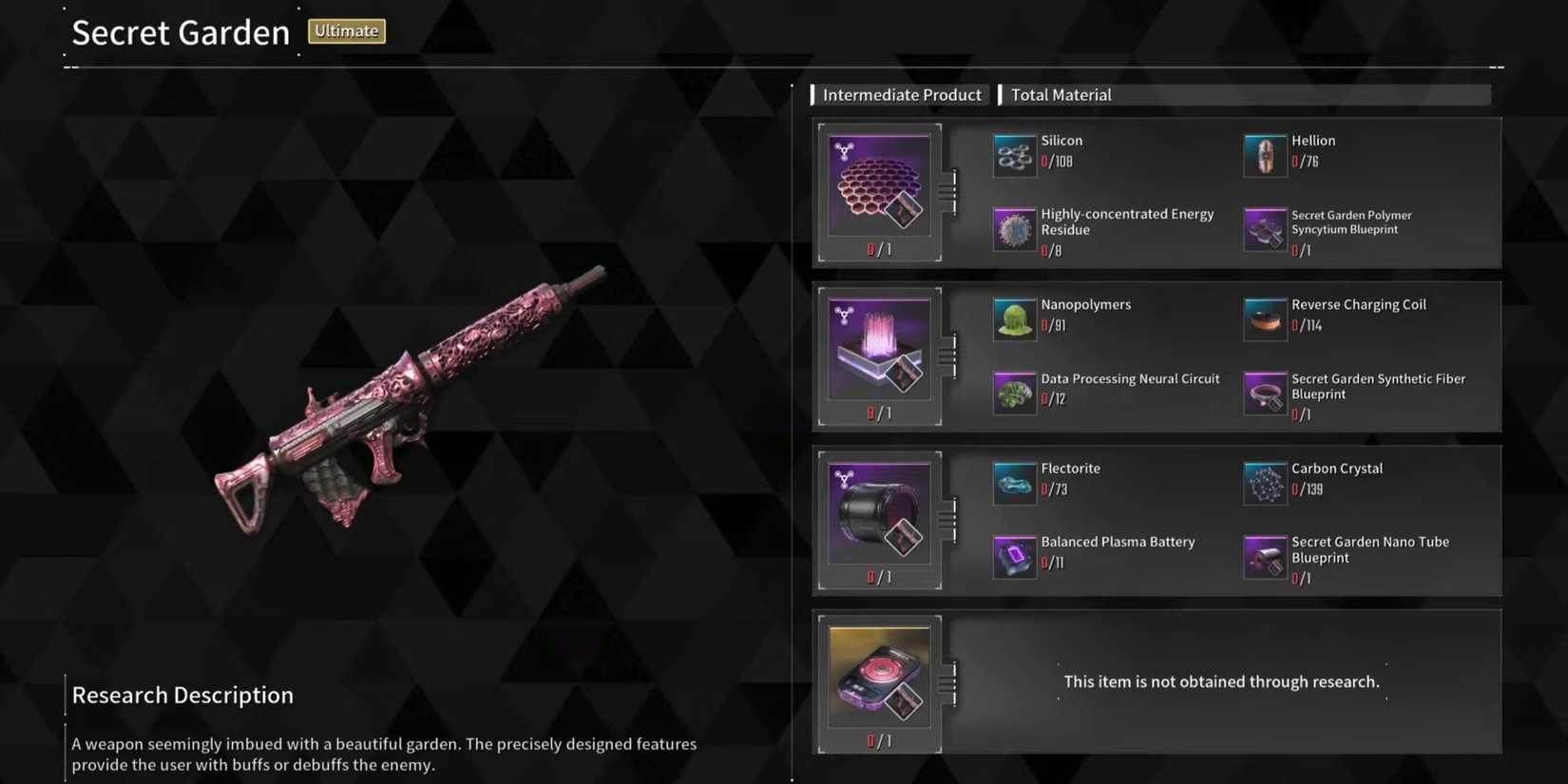
Task: Open the Total Material tab
Action: 1061,94
